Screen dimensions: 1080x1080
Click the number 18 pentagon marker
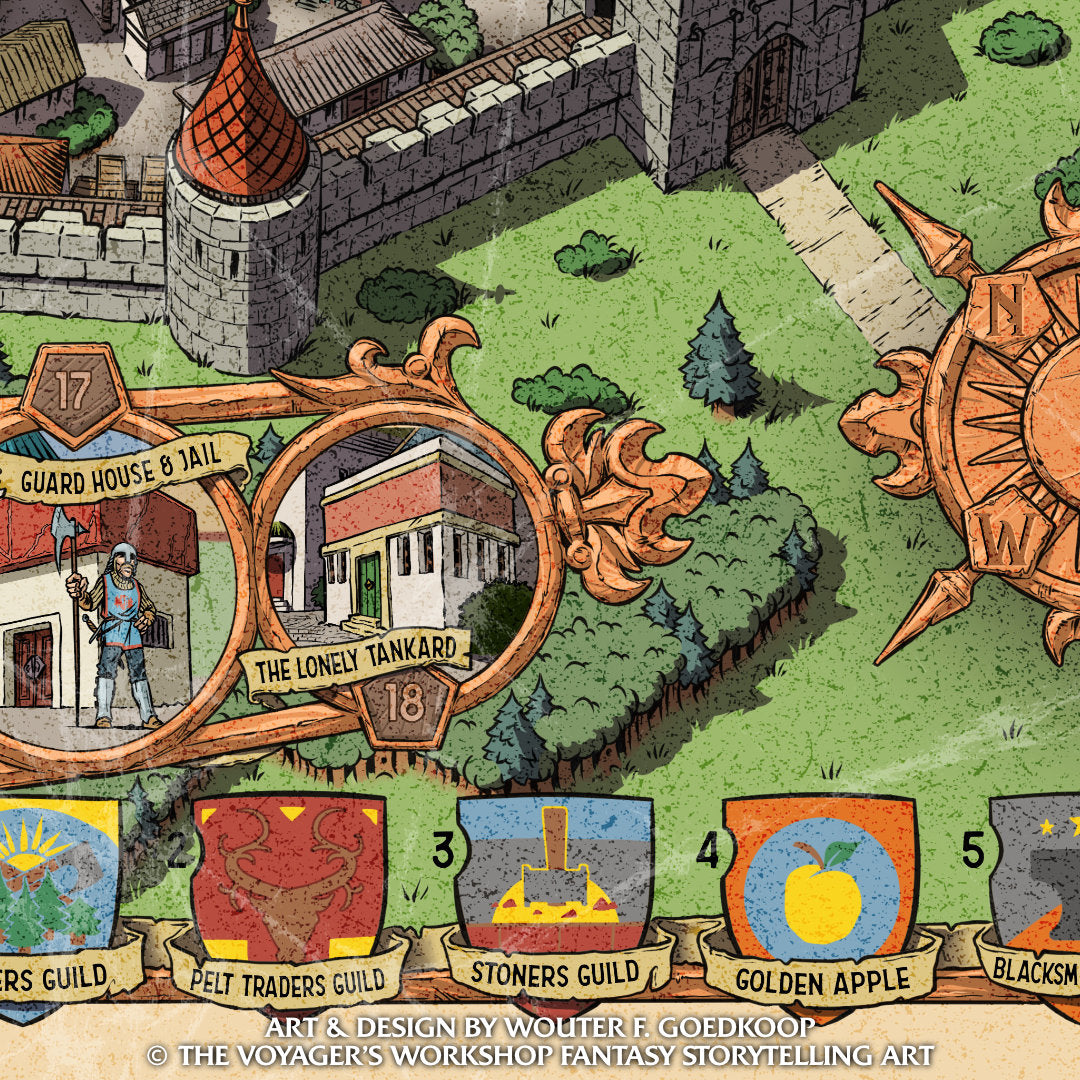pyautogui.click(x=405, y=703)
